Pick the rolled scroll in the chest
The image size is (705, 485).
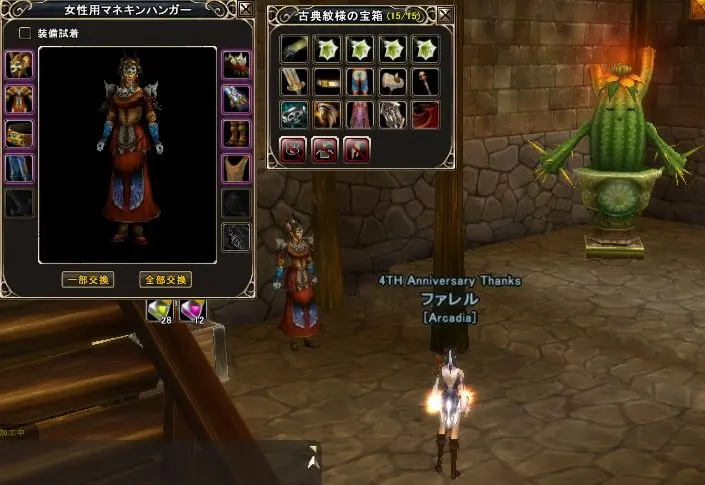pos(294,48)
